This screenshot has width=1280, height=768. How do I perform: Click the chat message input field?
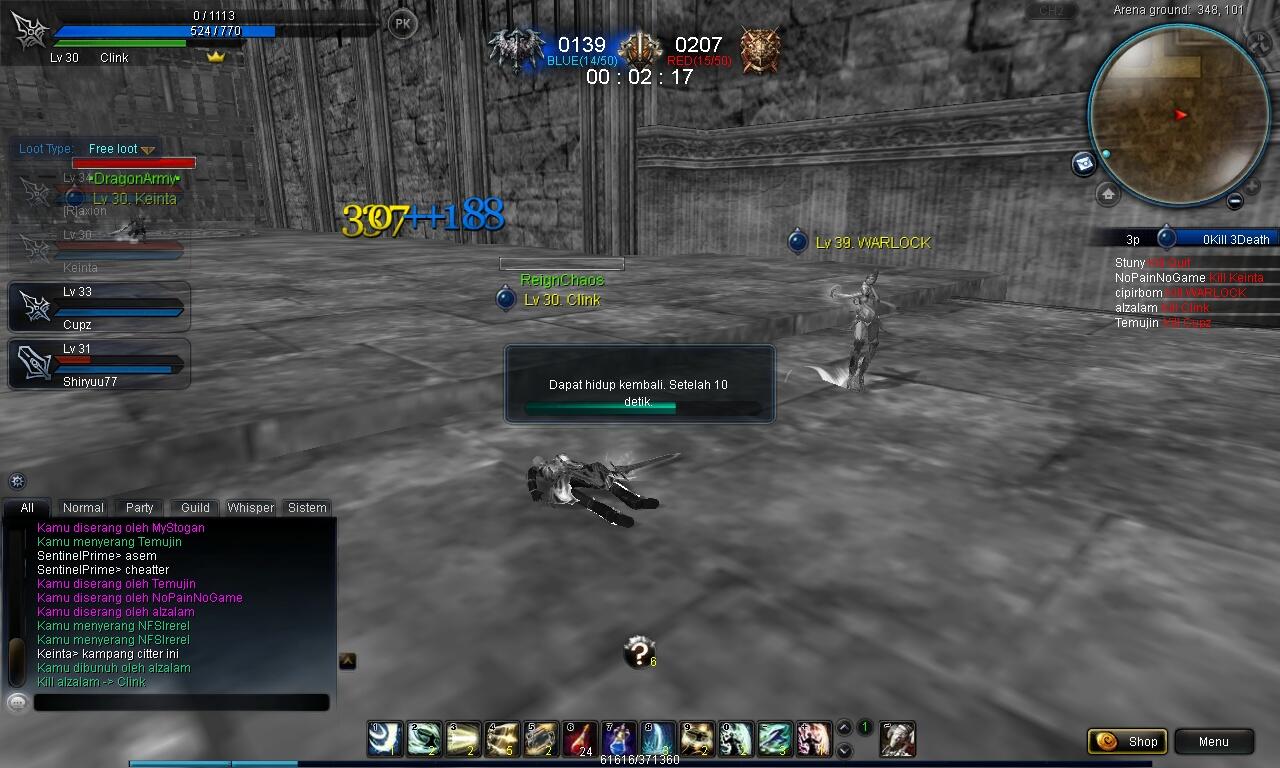(180, 702)
